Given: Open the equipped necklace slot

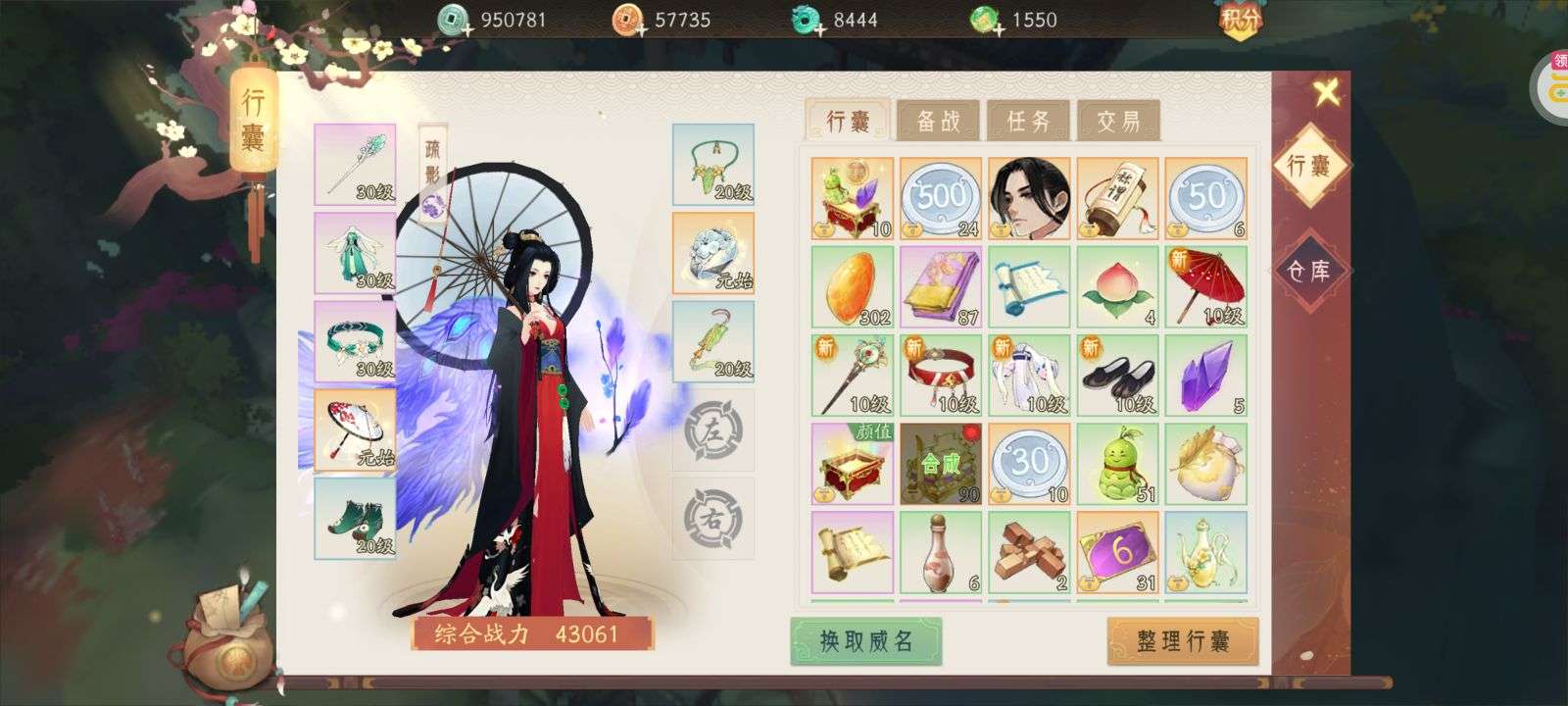Looking at the screenshot, I should coord(712,164).
